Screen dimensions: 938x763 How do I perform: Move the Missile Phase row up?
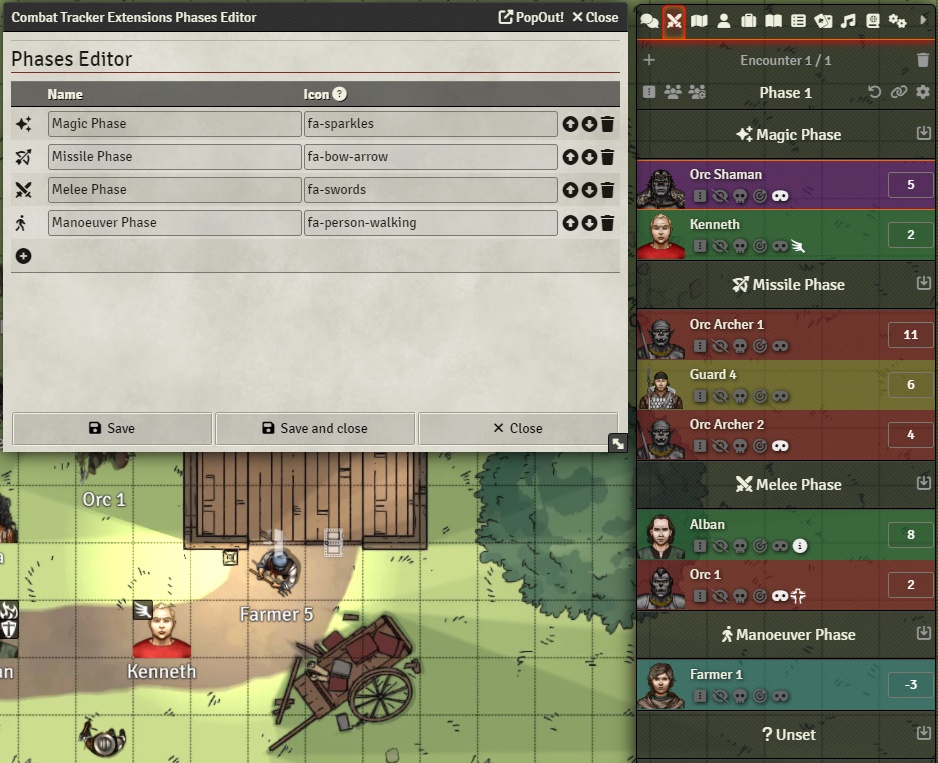[x=570, y=157]
